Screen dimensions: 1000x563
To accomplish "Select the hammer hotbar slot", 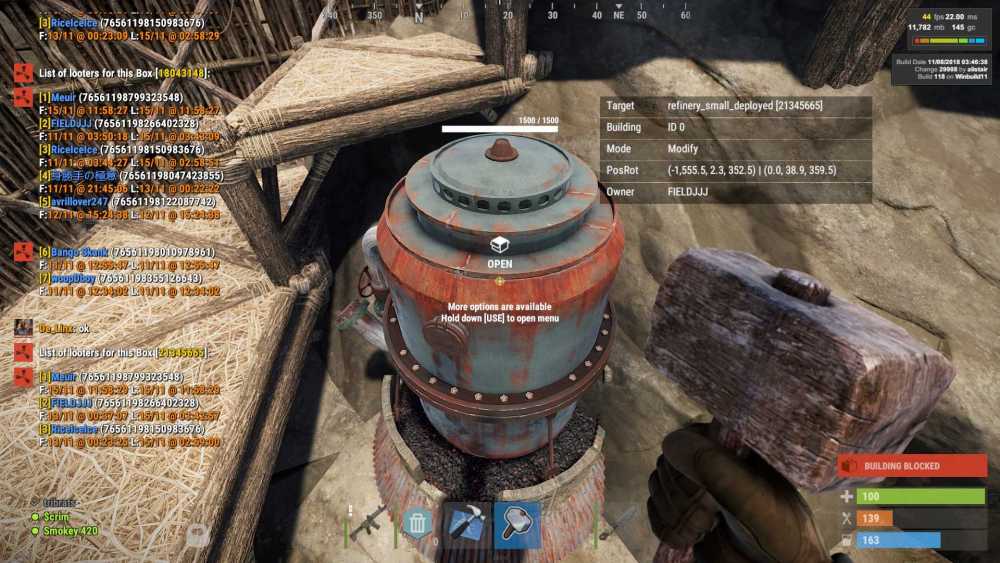I will pos(517,524).
